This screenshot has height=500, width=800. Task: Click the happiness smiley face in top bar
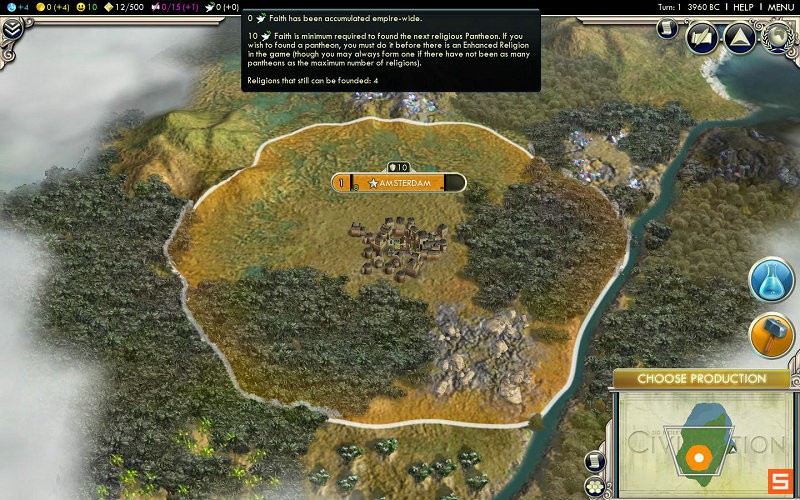pos(81,7)
